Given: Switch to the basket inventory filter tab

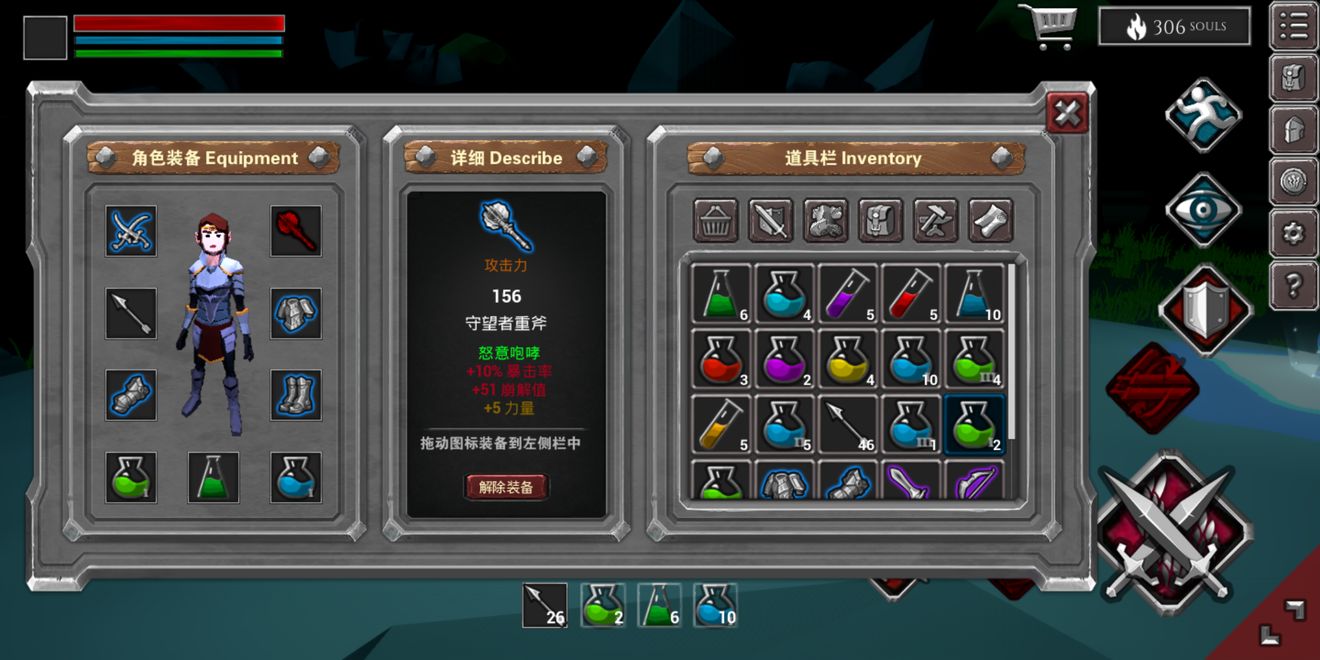Looking at the screenshot, I should 716,220.
